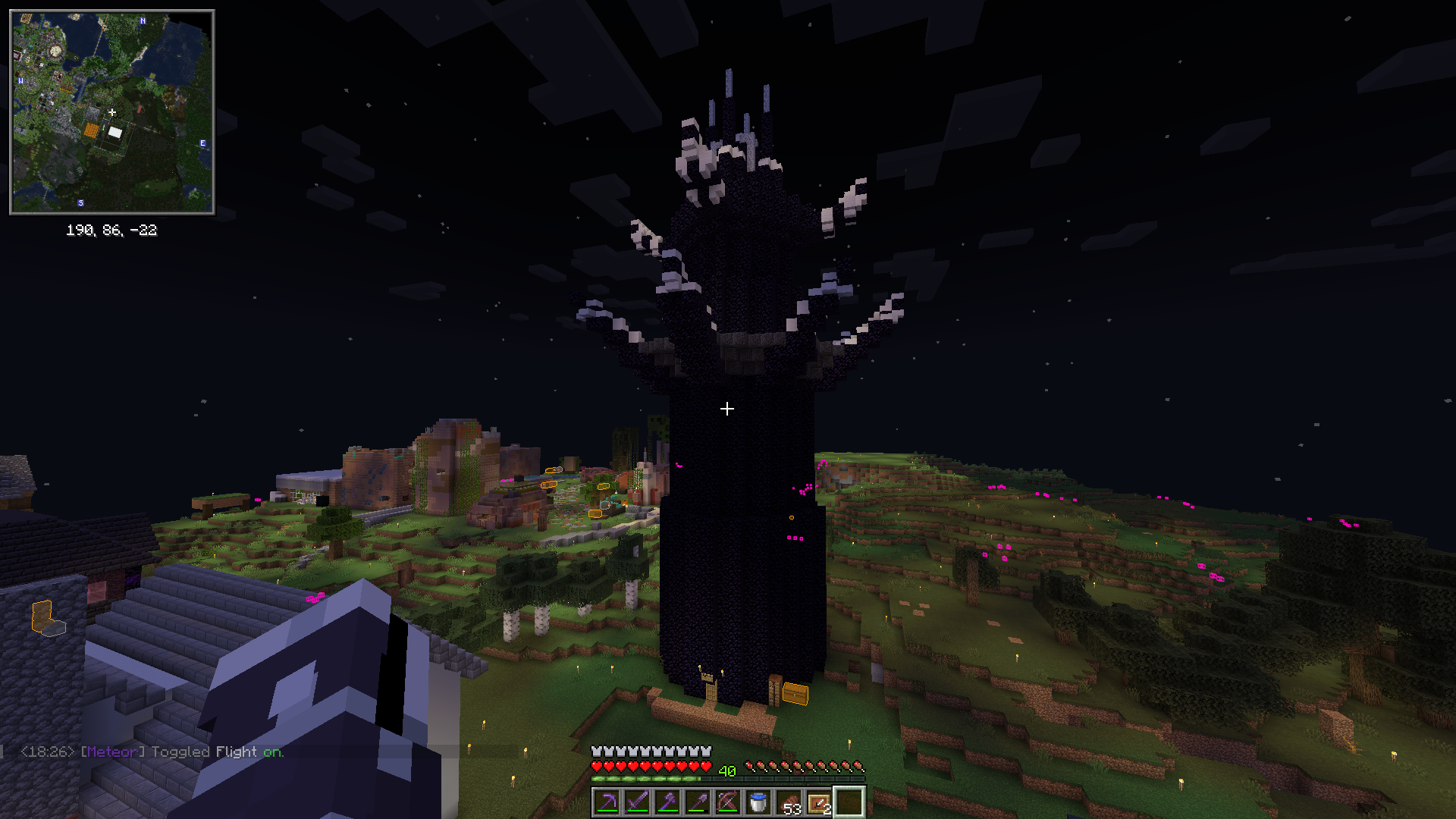Select the item frame stack of 2
Screen dimensions: 1456x819
point(819,802)
